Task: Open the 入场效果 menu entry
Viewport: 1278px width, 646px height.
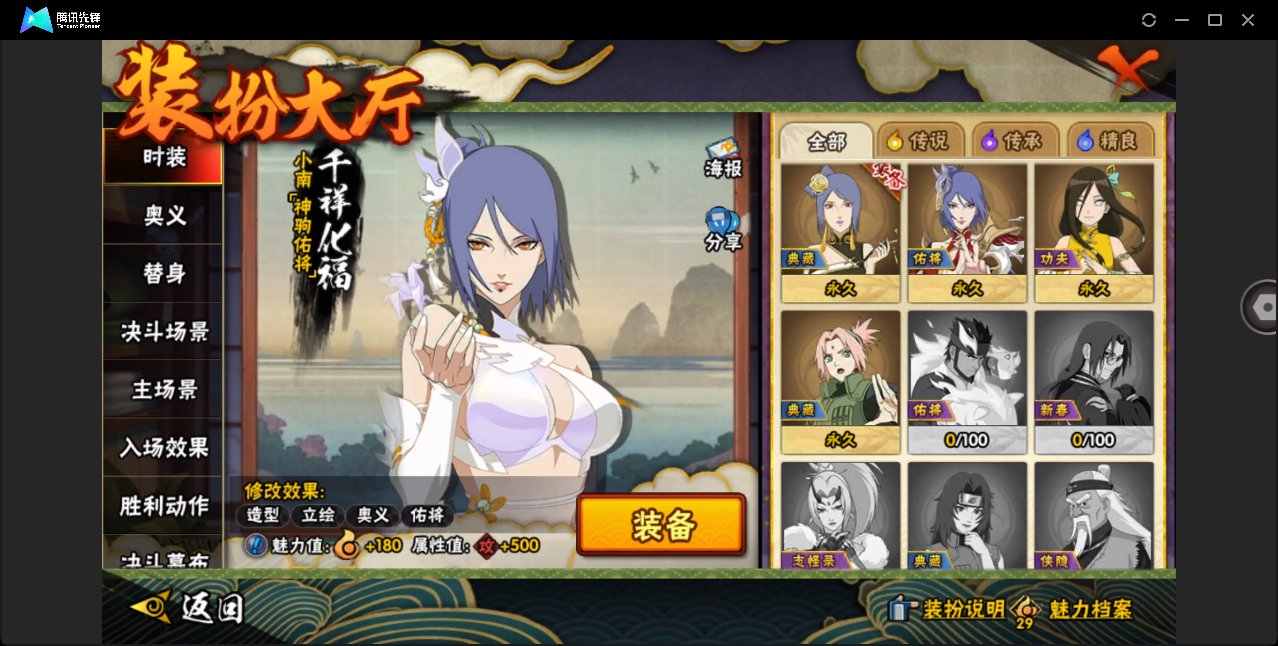Action: pyautogui.click(x=163, y=447)
